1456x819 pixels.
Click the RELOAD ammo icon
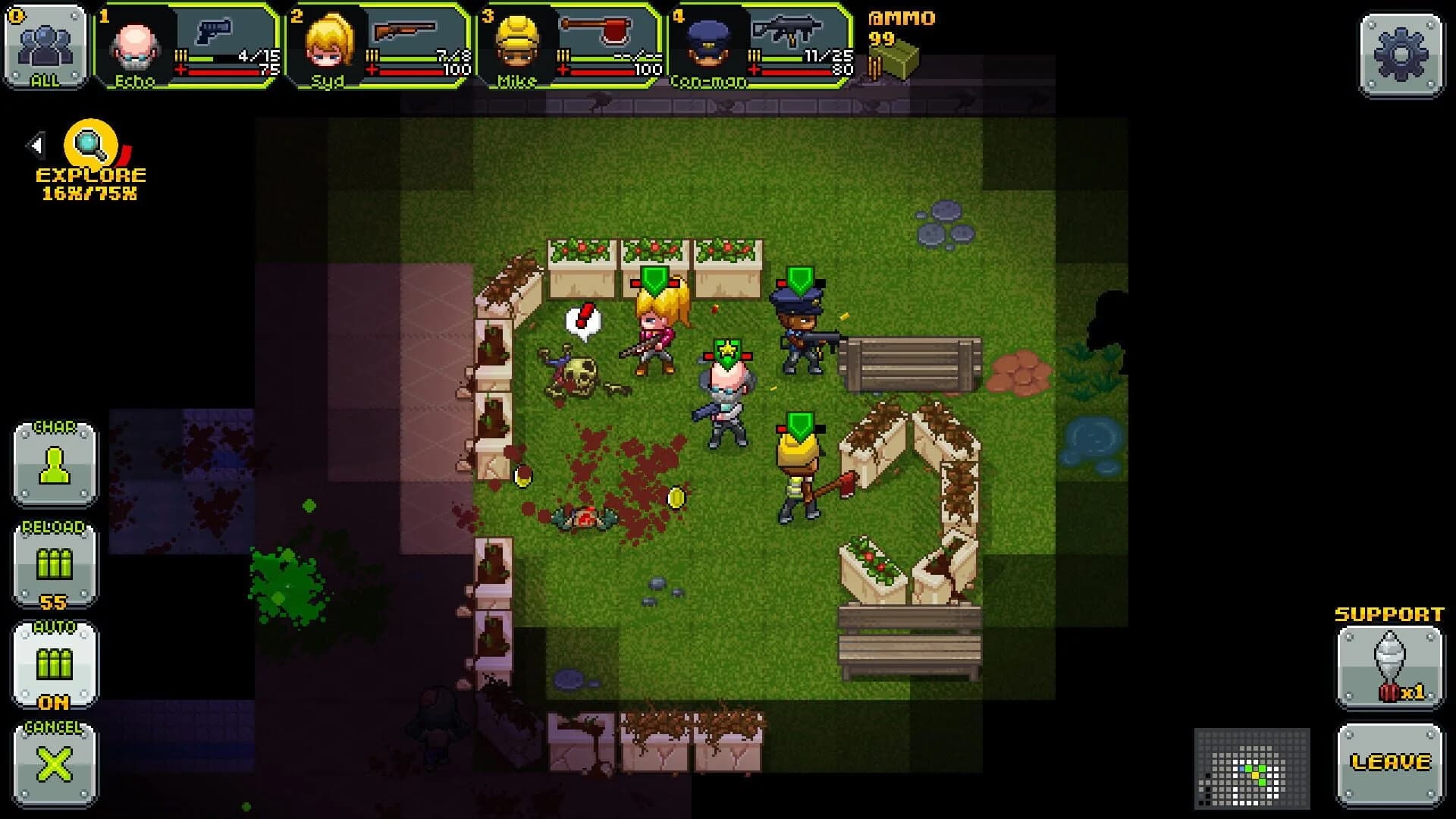click(x=53, y=565)
